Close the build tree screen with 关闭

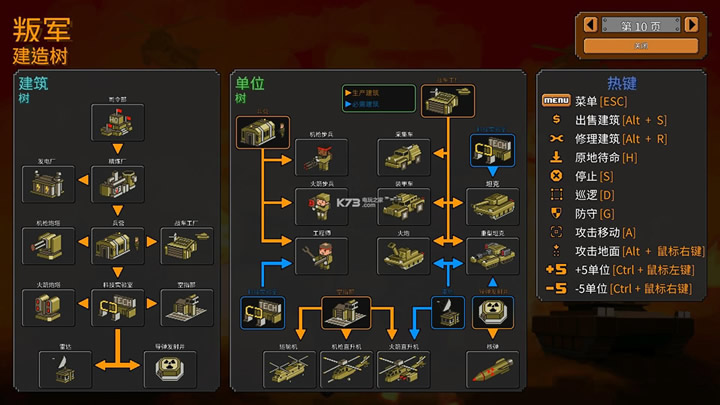click(x=641, y=45)
